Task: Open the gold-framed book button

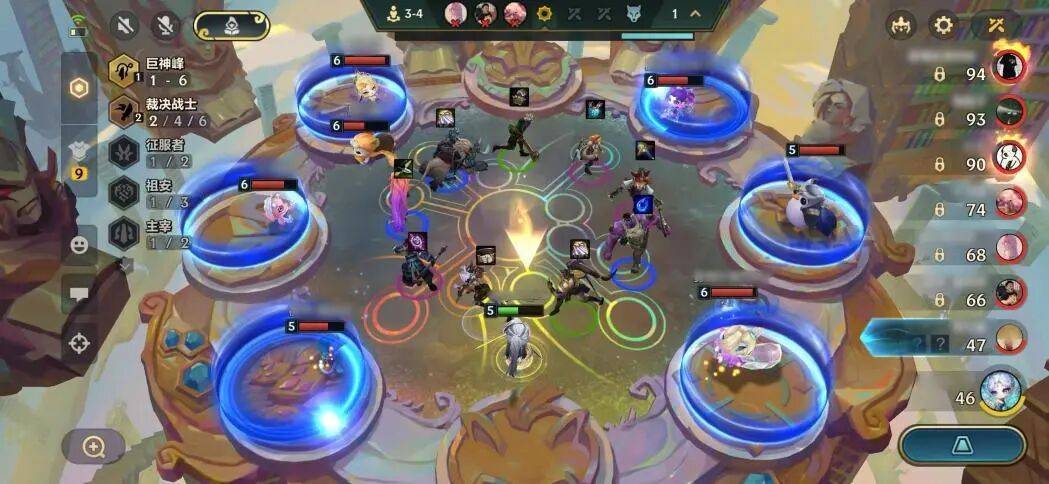Action: 231,26
